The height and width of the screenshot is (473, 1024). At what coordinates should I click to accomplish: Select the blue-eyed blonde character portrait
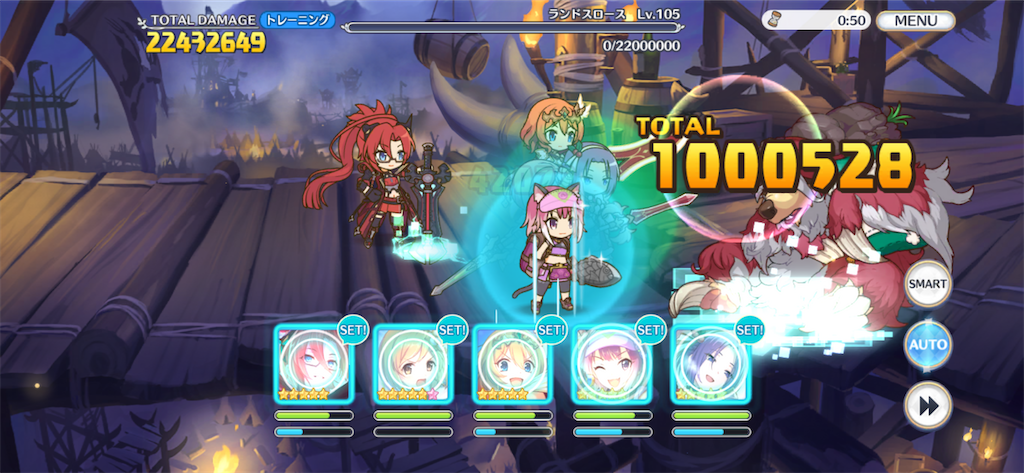512,364
